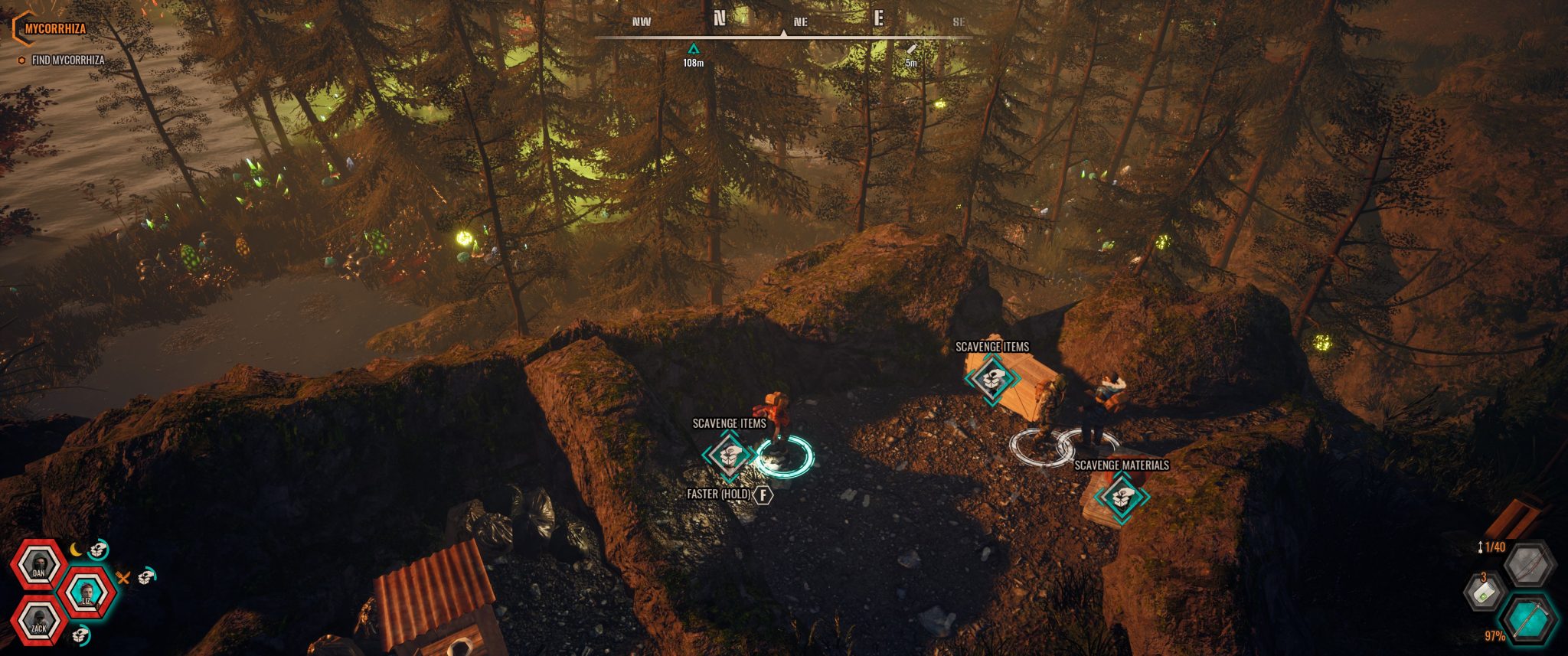
Task: Select Dan's character portrait
Action: point(38,566)
